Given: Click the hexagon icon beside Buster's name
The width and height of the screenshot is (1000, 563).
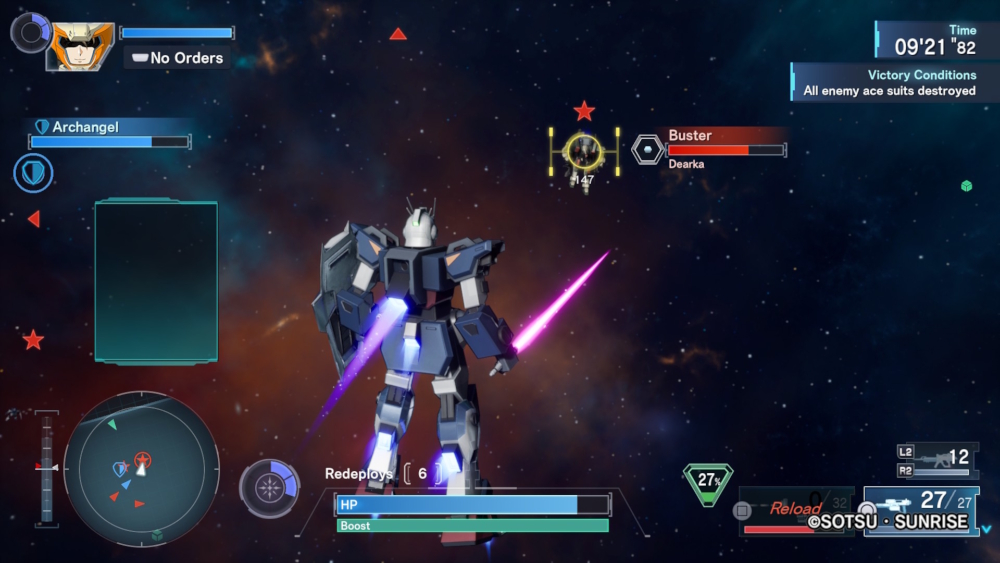Looking at the screenshot, I should tap(648, 149).
